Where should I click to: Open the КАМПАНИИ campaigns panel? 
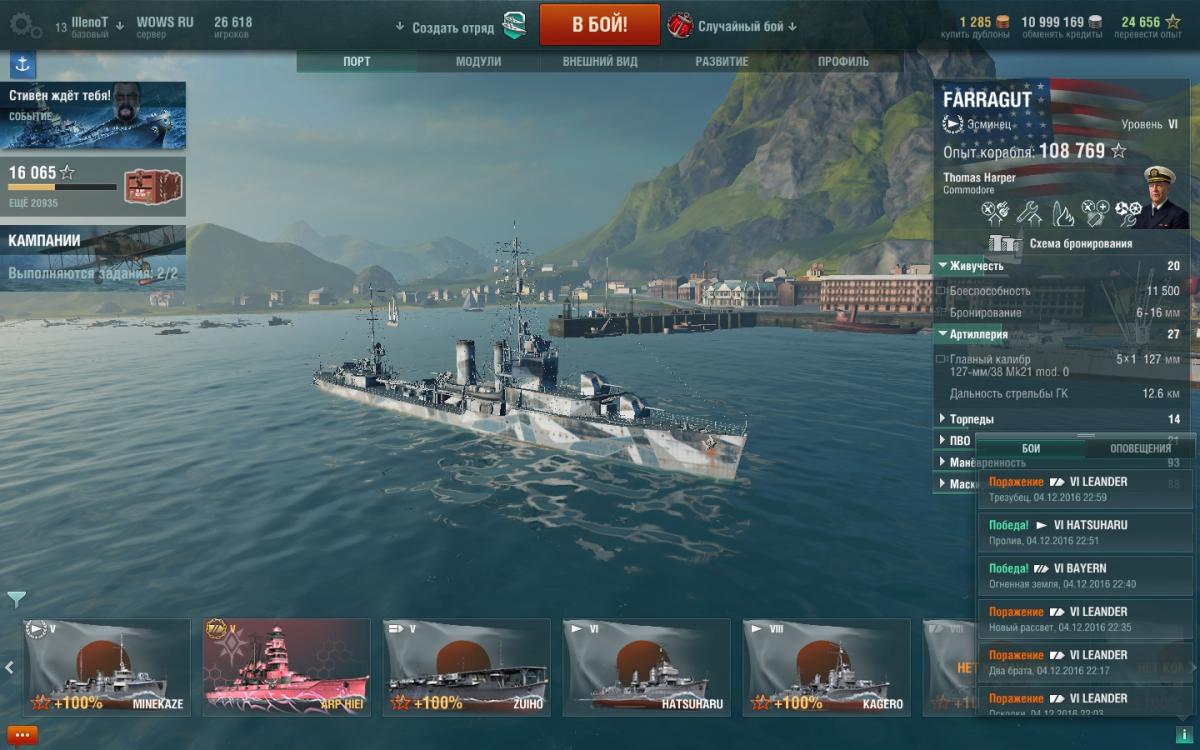93,257
